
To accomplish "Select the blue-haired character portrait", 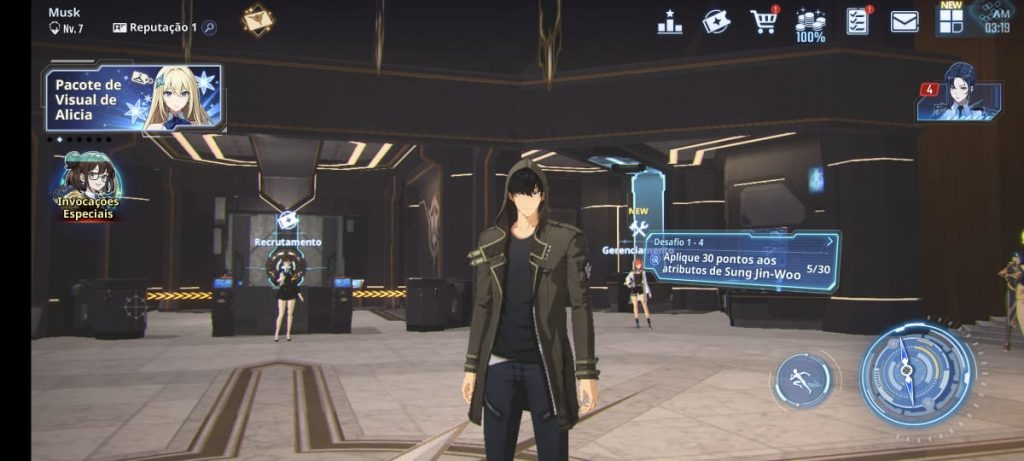I will click(960, 93).
